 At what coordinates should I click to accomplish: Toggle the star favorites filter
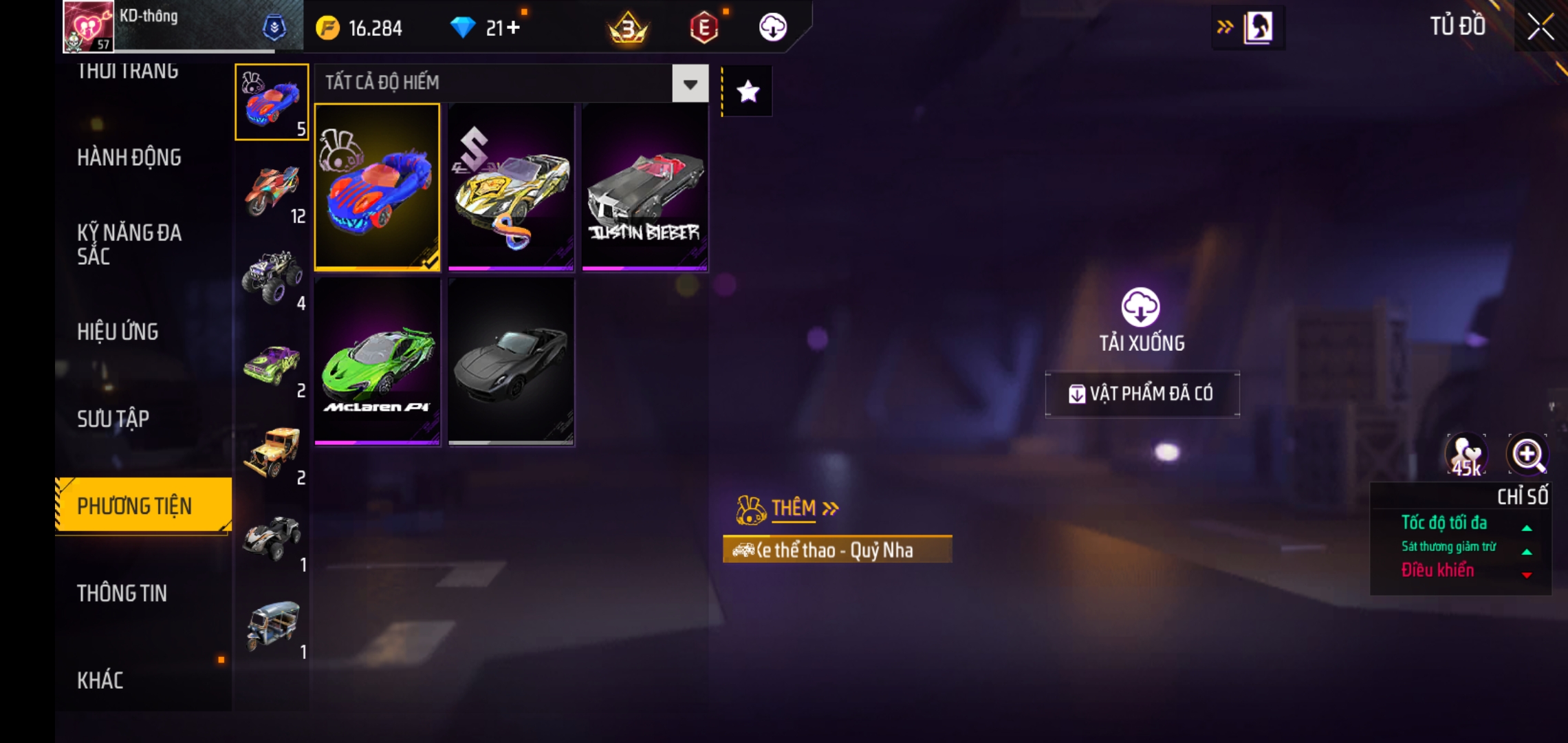[x=748, y=91]
